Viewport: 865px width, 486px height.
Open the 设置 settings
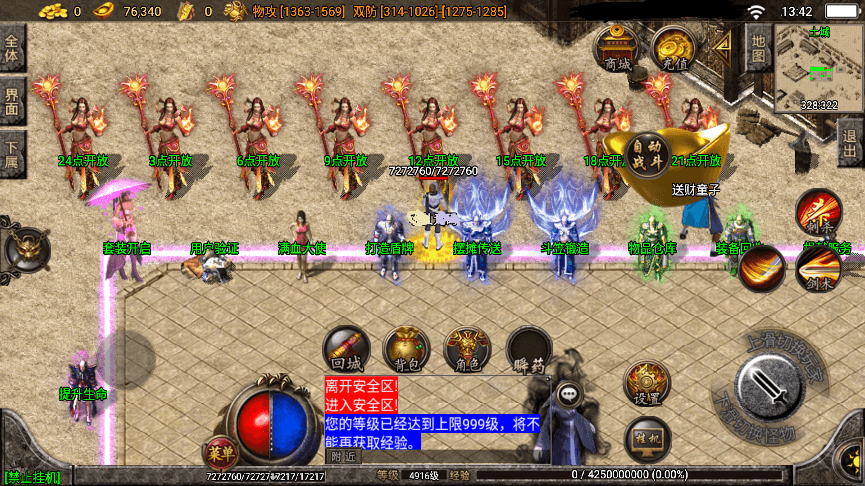click(x=645, y=384)
